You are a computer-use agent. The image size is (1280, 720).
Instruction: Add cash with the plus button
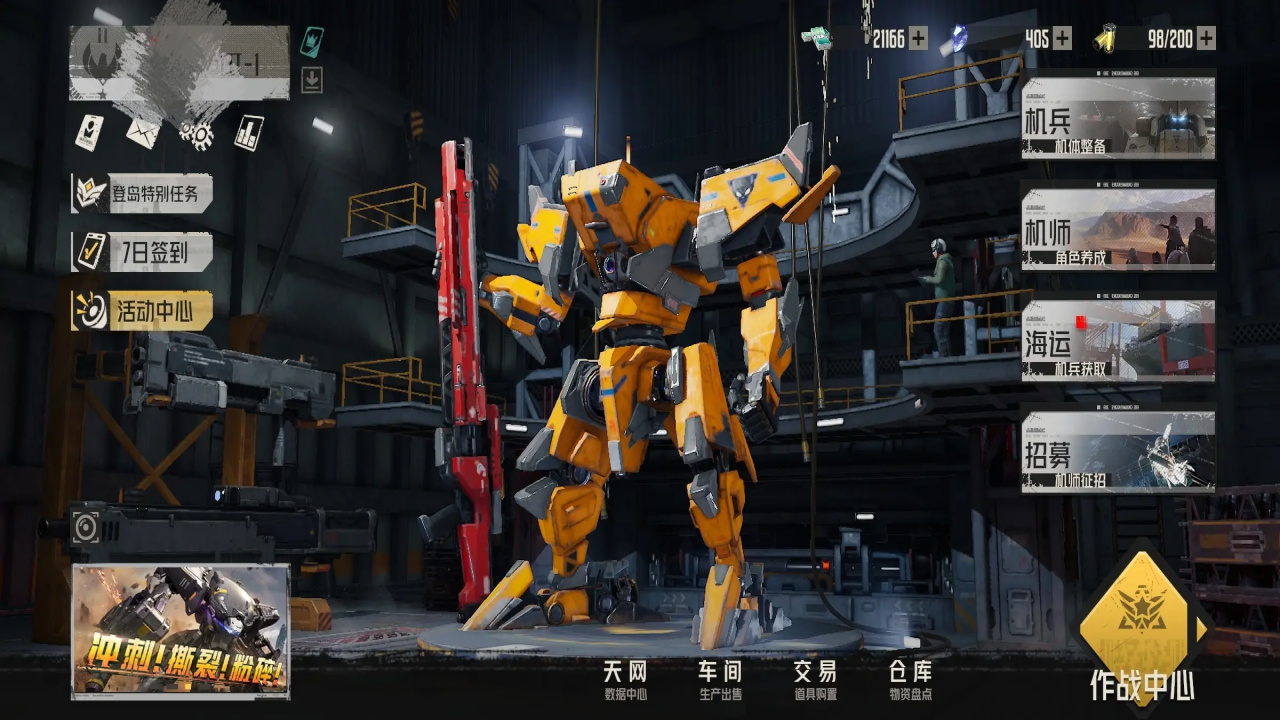tap(917, 39)
